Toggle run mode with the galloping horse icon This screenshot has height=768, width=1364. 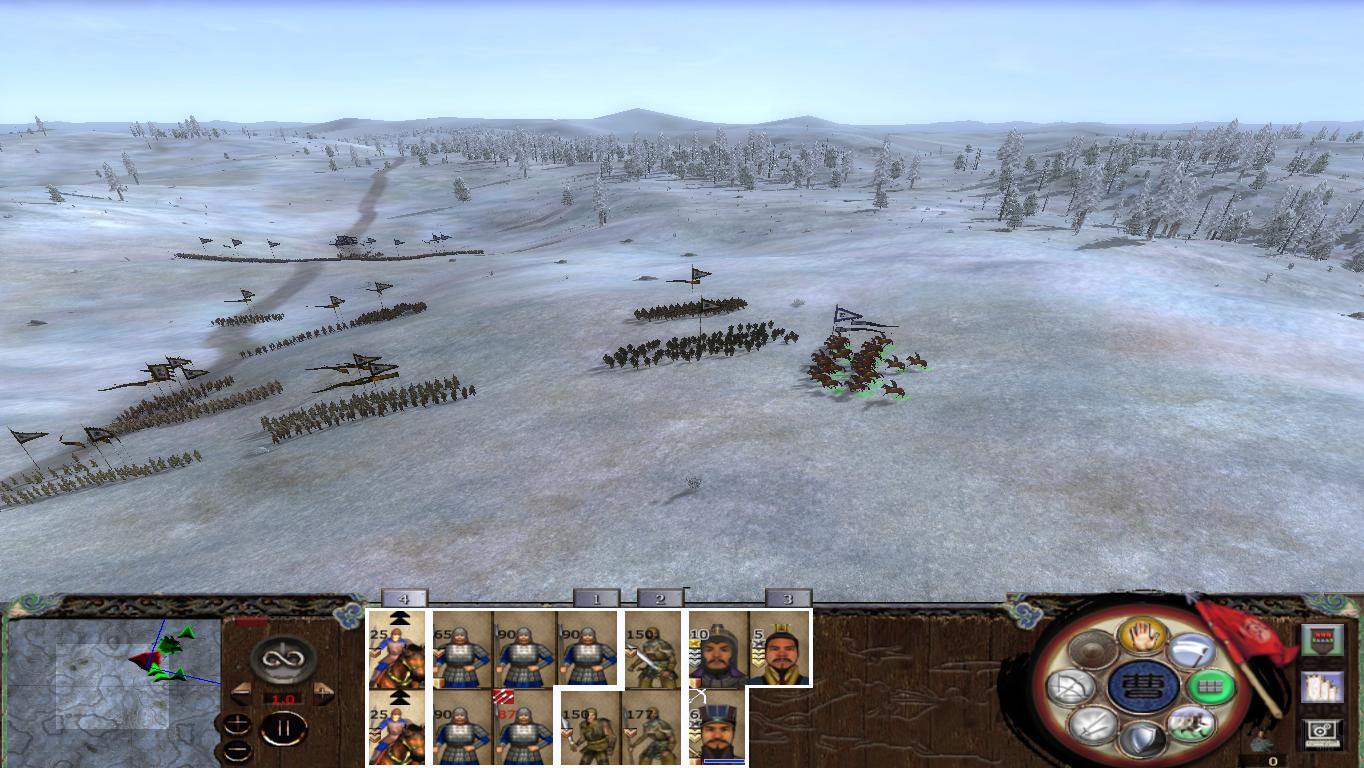pyautogui.click(x=1192, y=722)
